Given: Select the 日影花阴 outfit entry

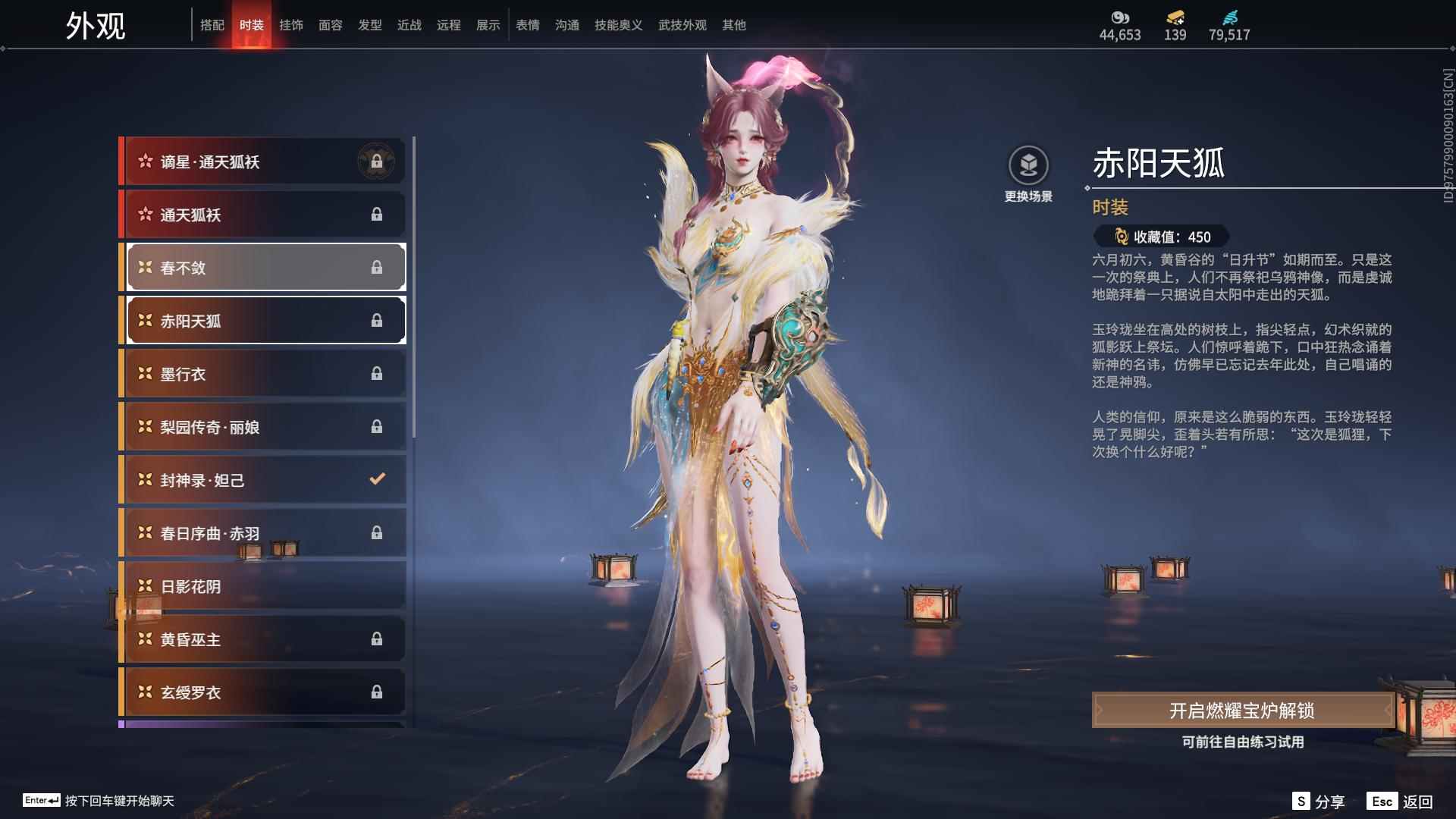Looking at the screenshot, I should 250,586.
